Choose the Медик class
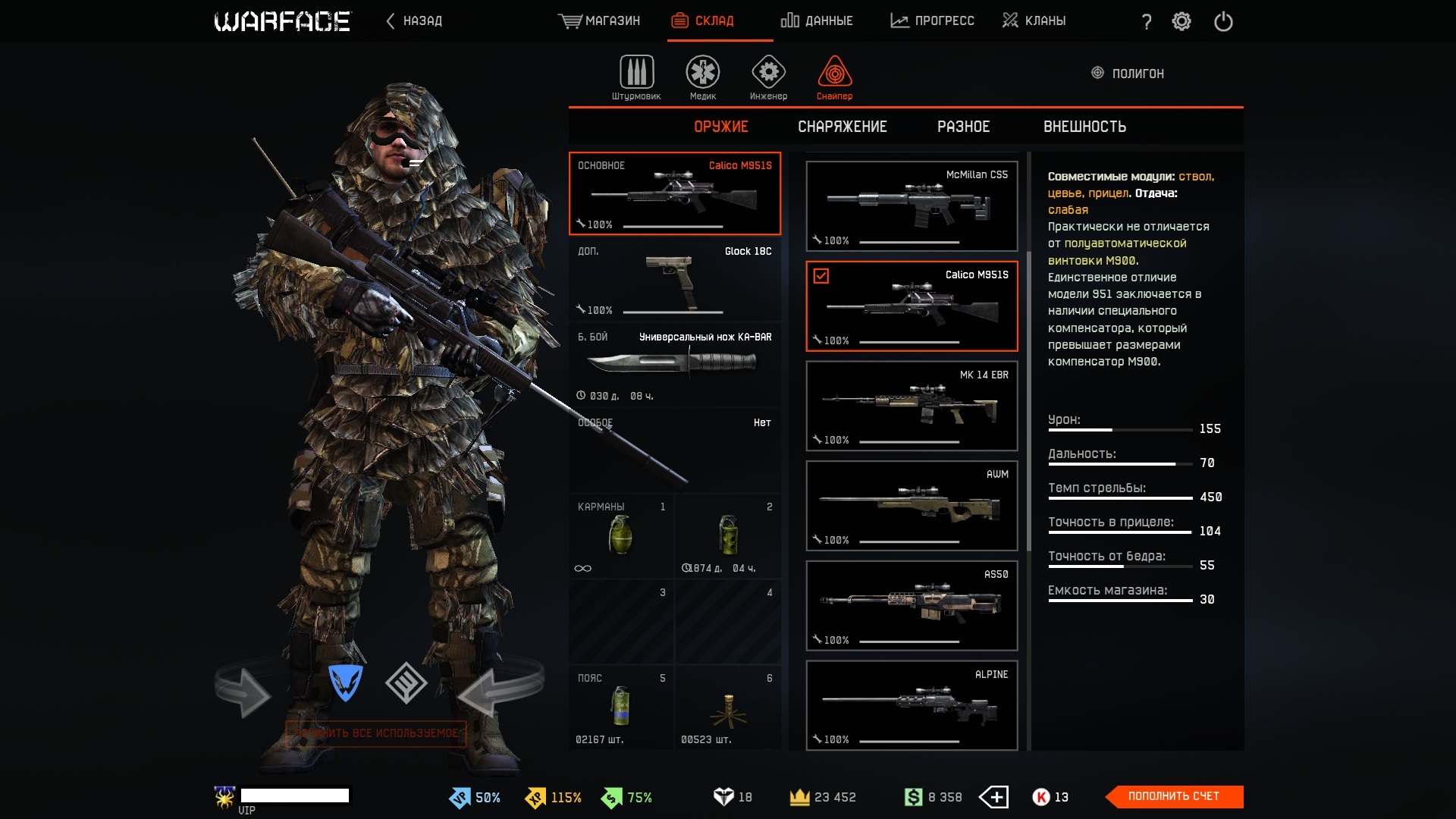This screenshot has height=819, width=1456. pyautogui.click(x=703, y=77)
